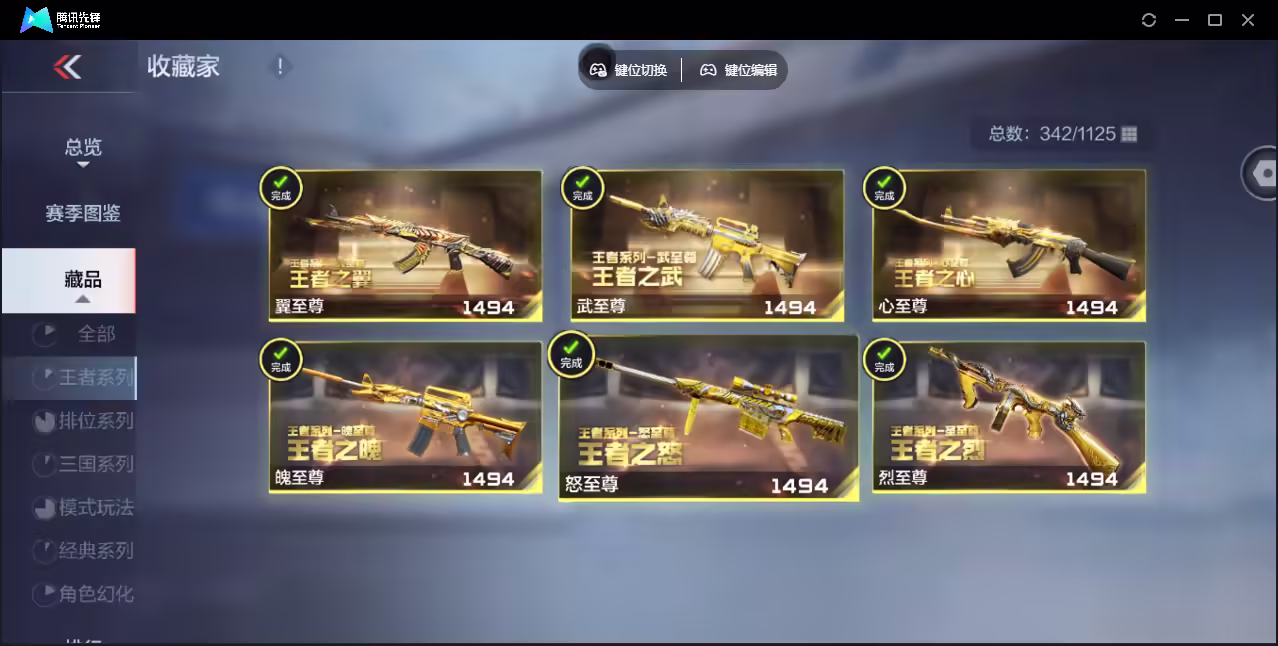The height and width of the screenshot is (646, 1278).
Task: Choose the 魄至尊 weapon card
Action: (x=405, y=418)
